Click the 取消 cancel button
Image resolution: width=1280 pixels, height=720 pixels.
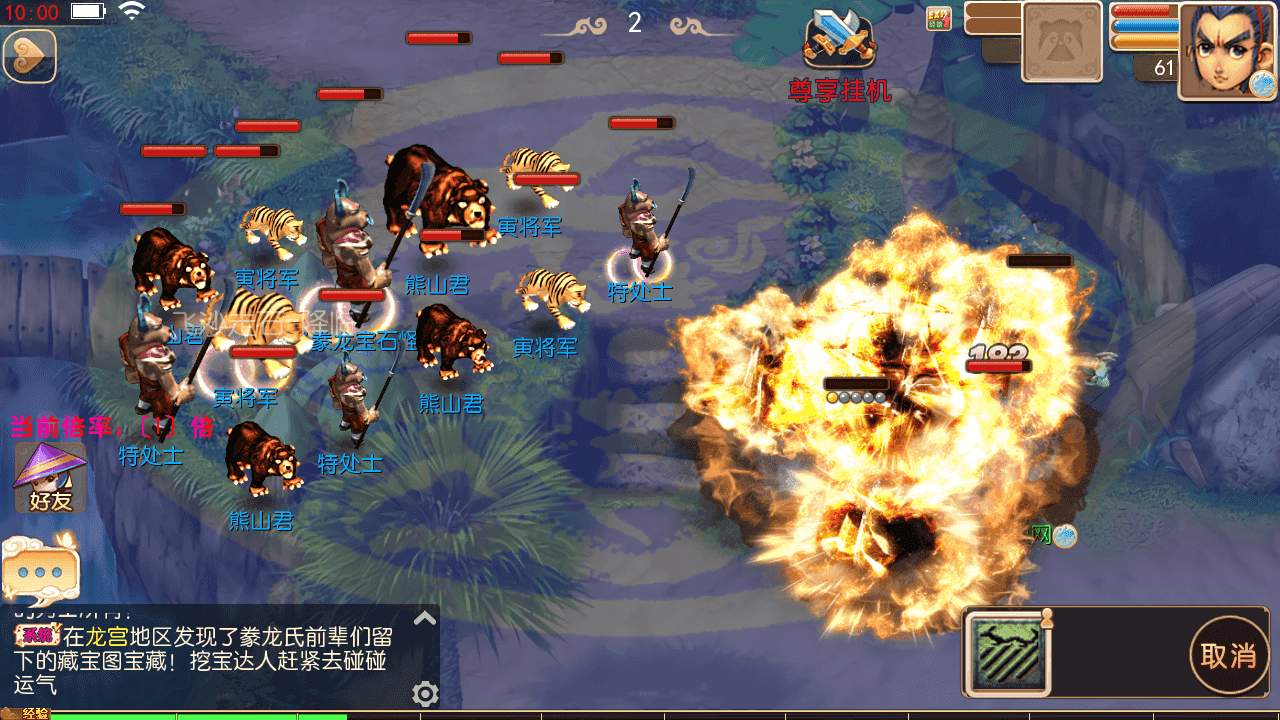[1228, 655]
